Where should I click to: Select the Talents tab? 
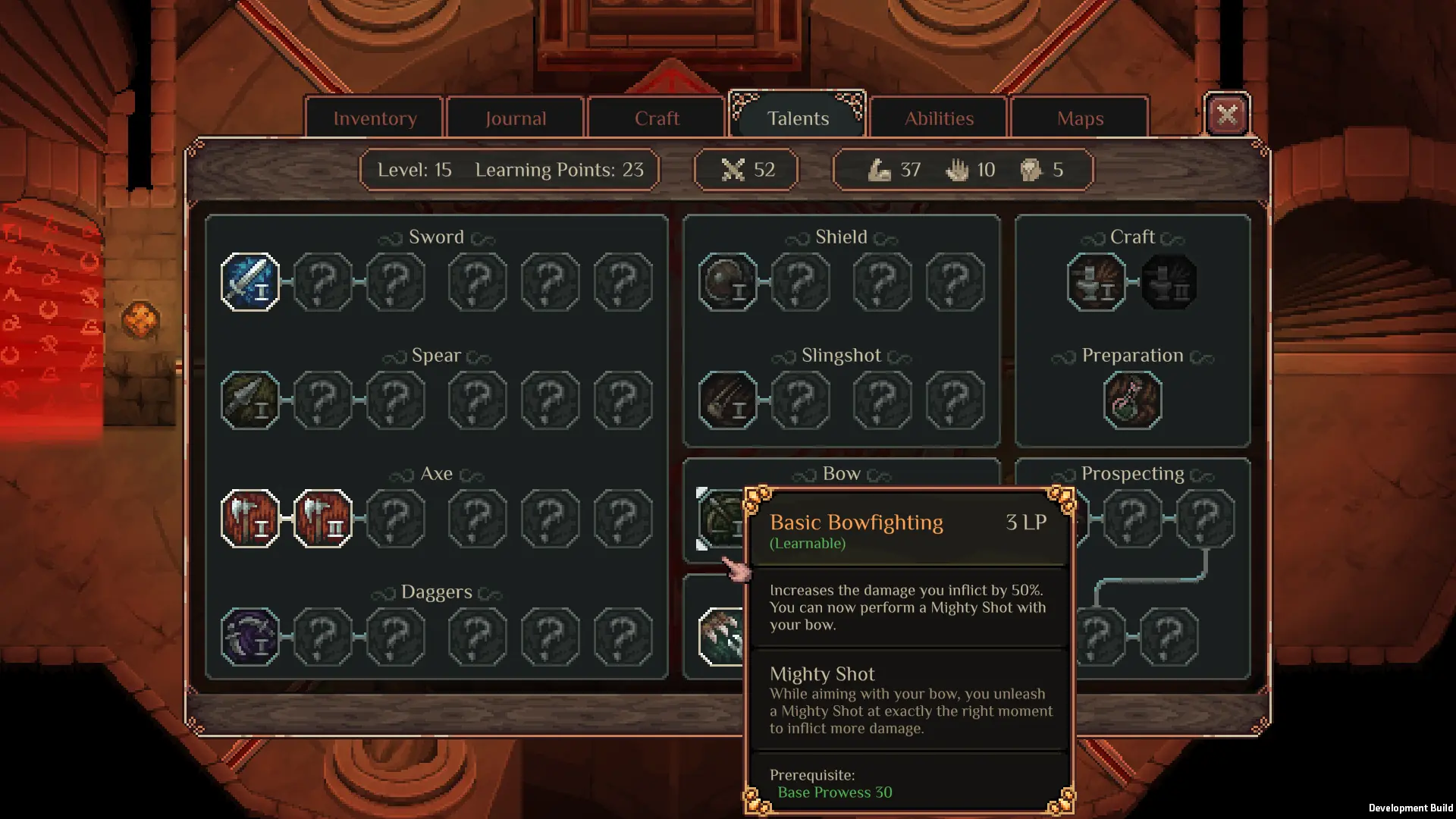pyautogui.click(x=798, y=118)
